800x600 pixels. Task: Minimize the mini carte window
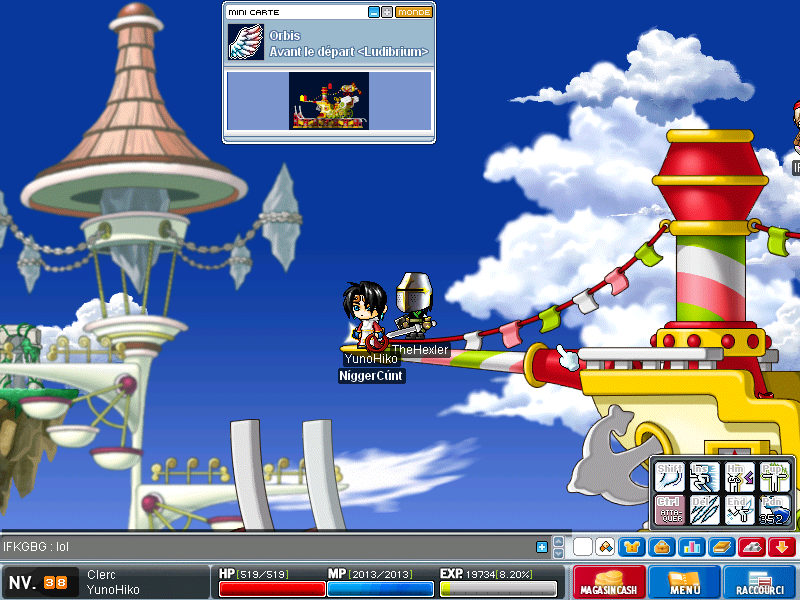click(x=374, y=12)
